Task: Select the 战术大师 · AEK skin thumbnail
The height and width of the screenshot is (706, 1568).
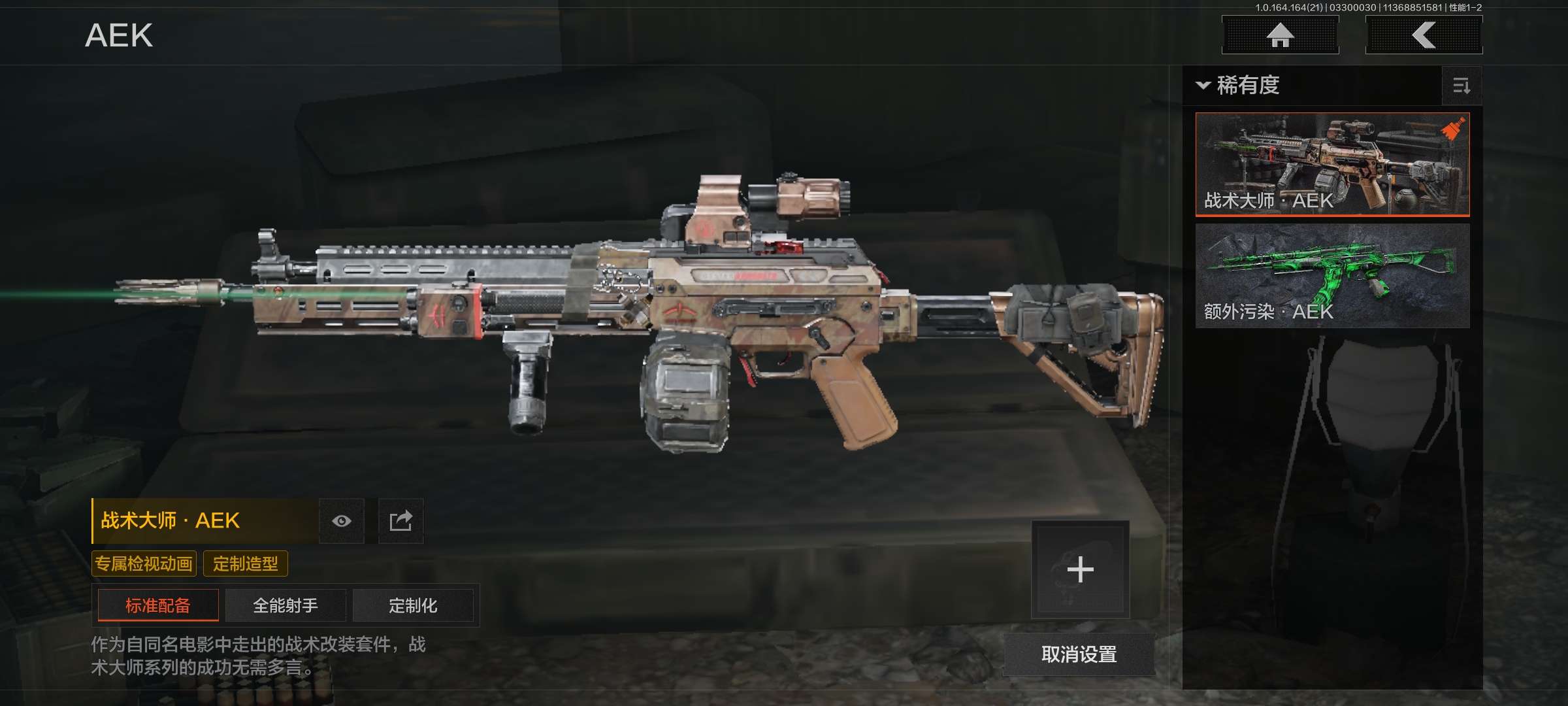Action: (1332, 164)
